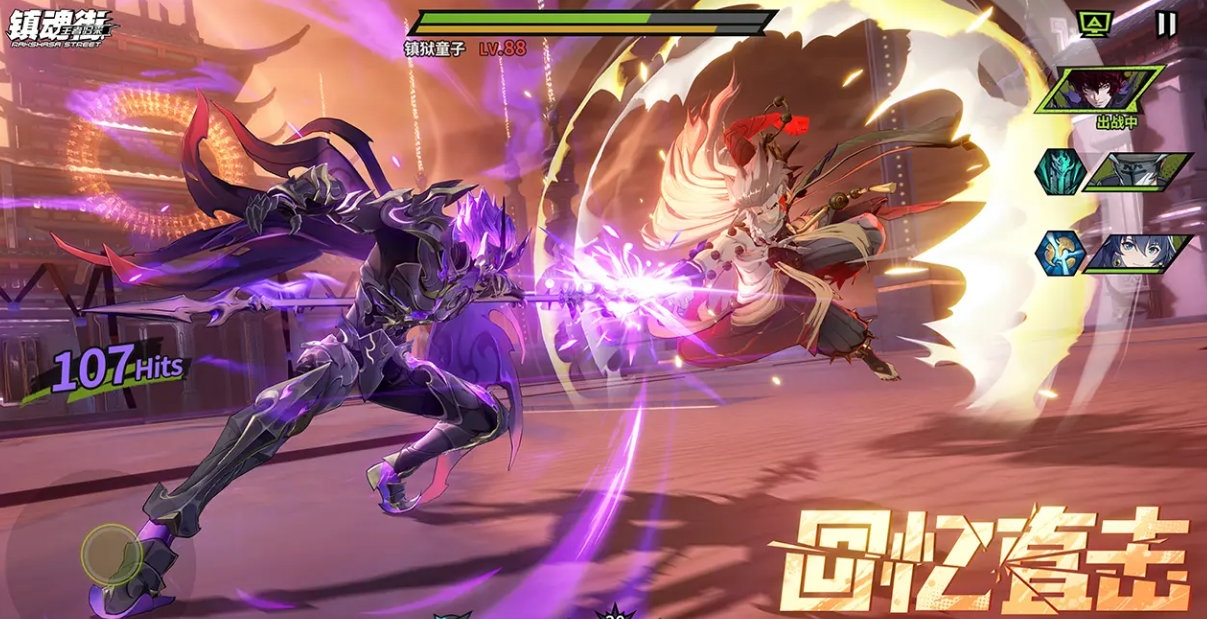1207x619 pixels.
Task: Switch to the helmeted white-haired teammate
Action: (1139, 170)
